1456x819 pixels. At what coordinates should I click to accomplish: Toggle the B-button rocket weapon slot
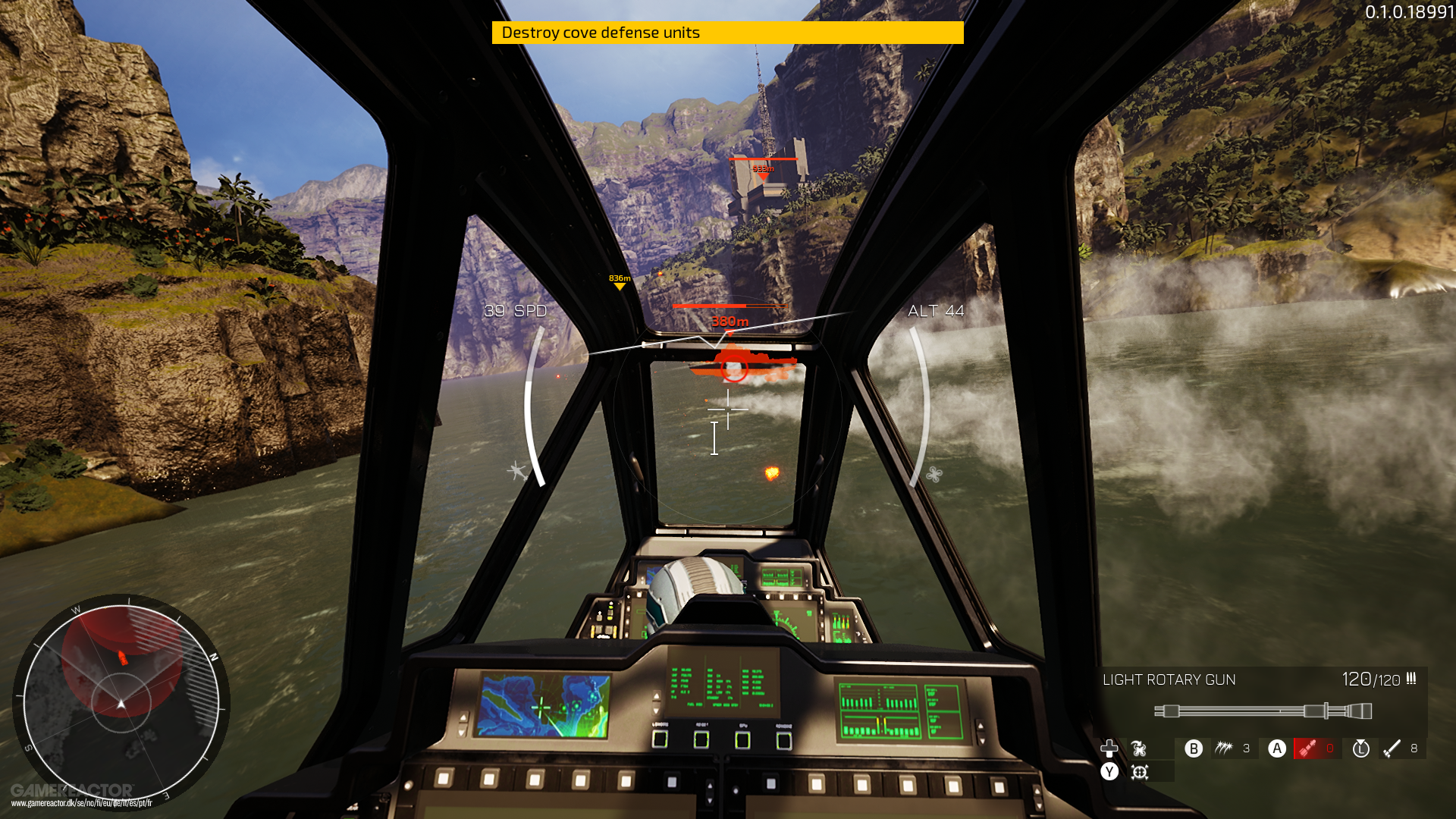[1194, 749]
